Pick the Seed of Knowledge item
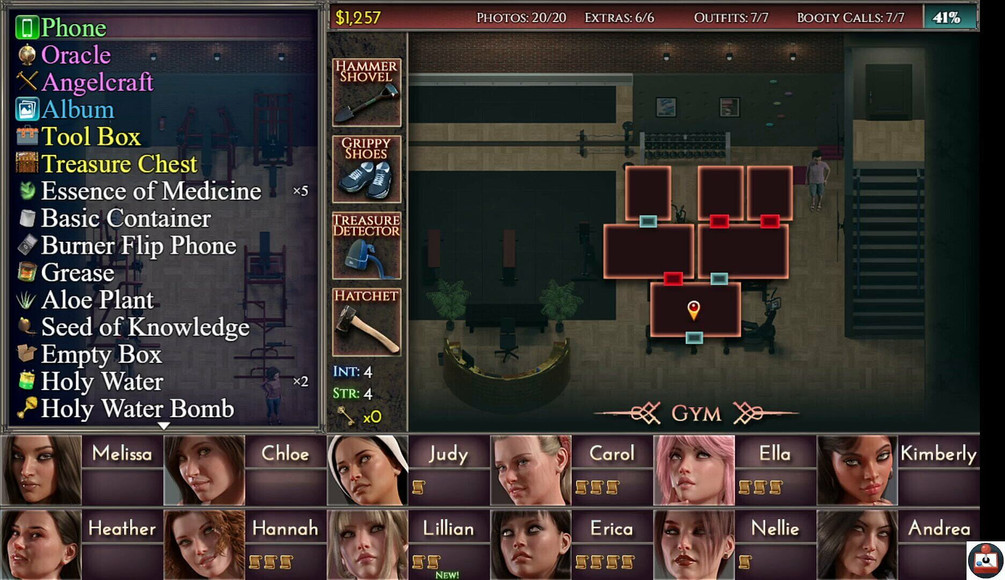Screen dimensions: 1005x580 click(x=145, y=328)
